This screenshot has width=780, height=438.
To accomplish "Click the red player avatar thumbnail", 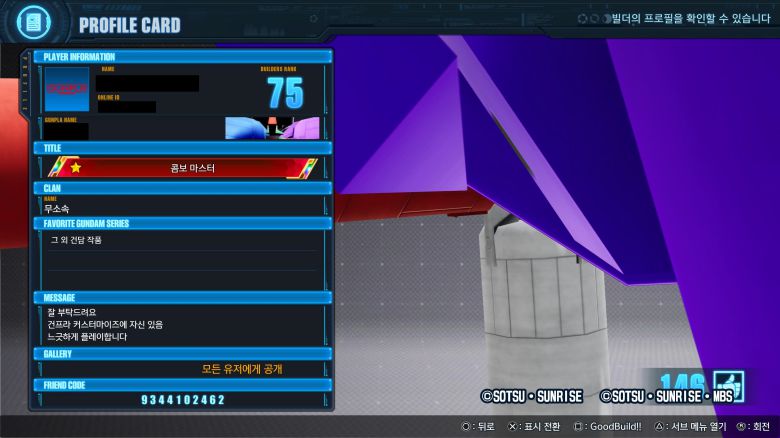I will pyautogui.click(x=67, y=89).
